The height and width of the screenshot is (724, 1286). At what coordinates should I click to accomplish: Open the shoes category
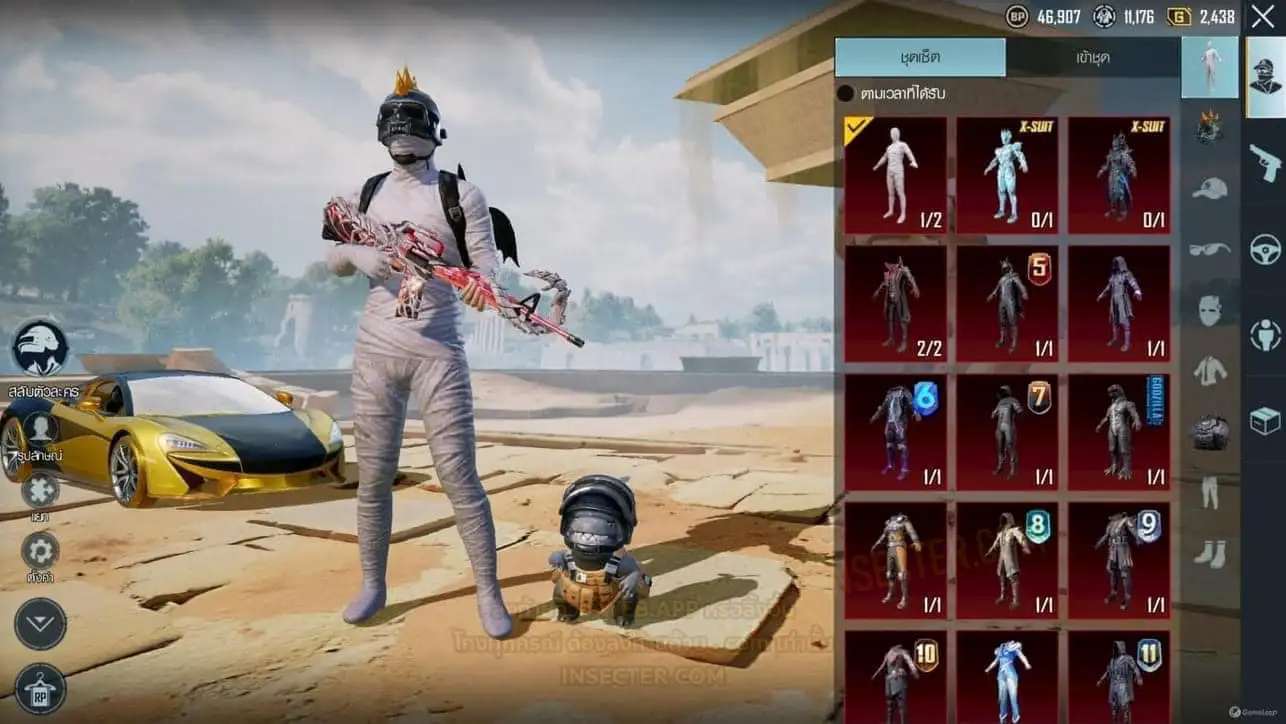1210,553
